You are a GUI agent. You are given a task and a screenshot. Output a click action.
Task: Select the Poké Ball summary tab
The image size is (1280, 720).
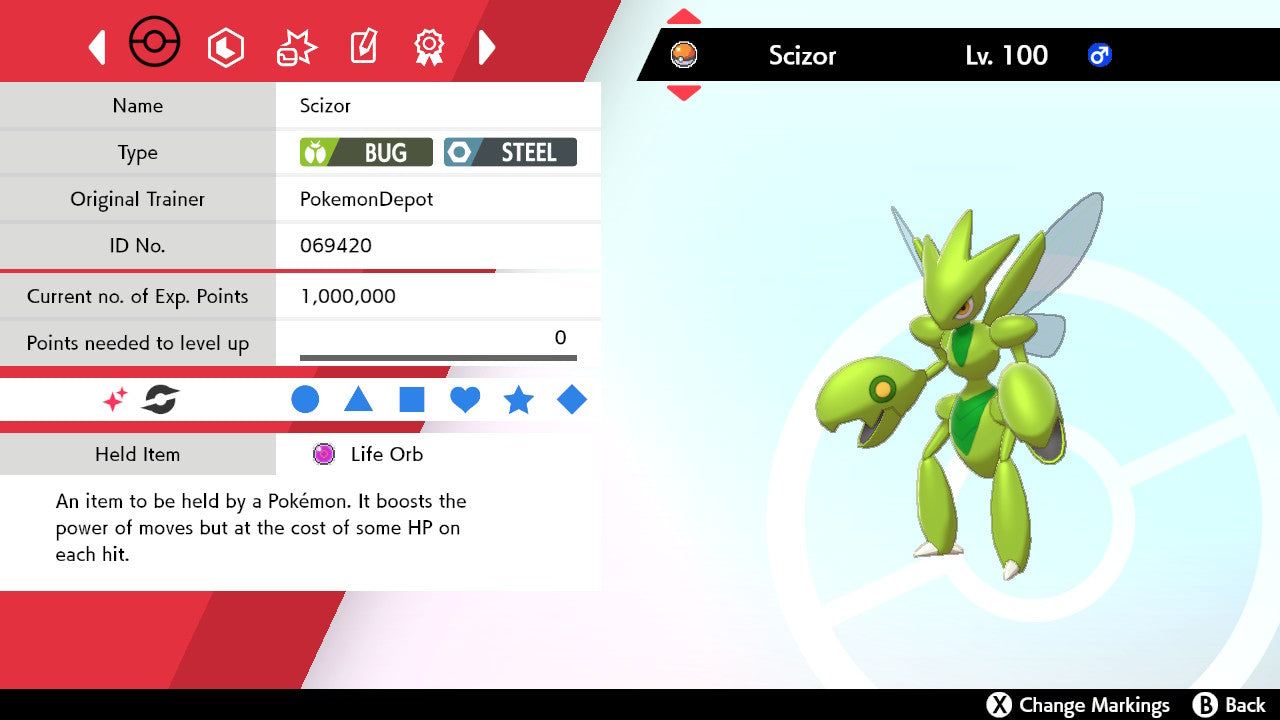155,44
